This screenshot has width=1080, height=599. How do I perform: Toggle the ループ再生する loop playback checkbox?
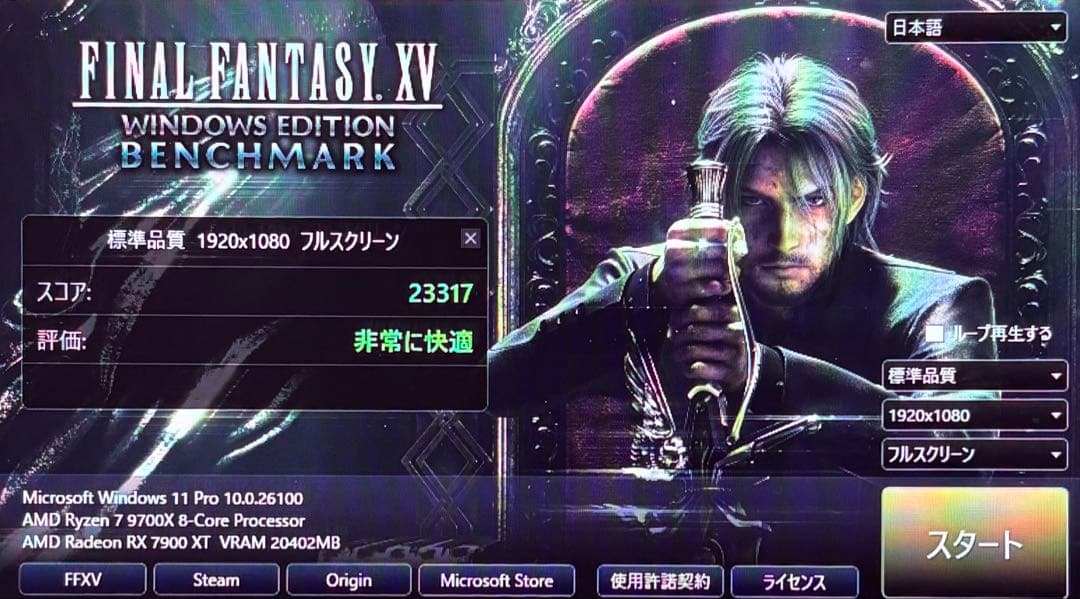(936, 334)
